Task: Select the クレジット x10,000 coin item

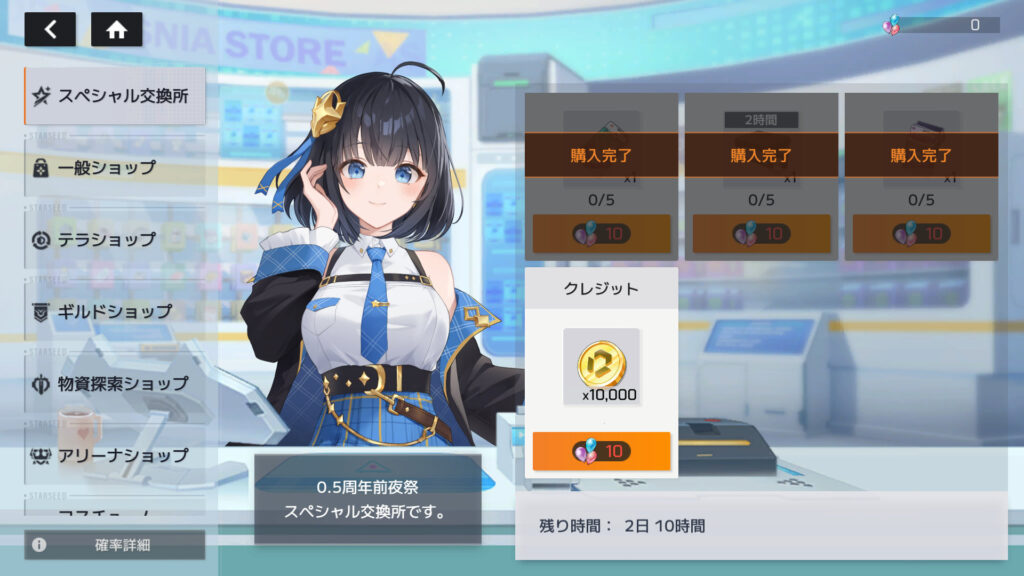Action: [x=601, y=365]
